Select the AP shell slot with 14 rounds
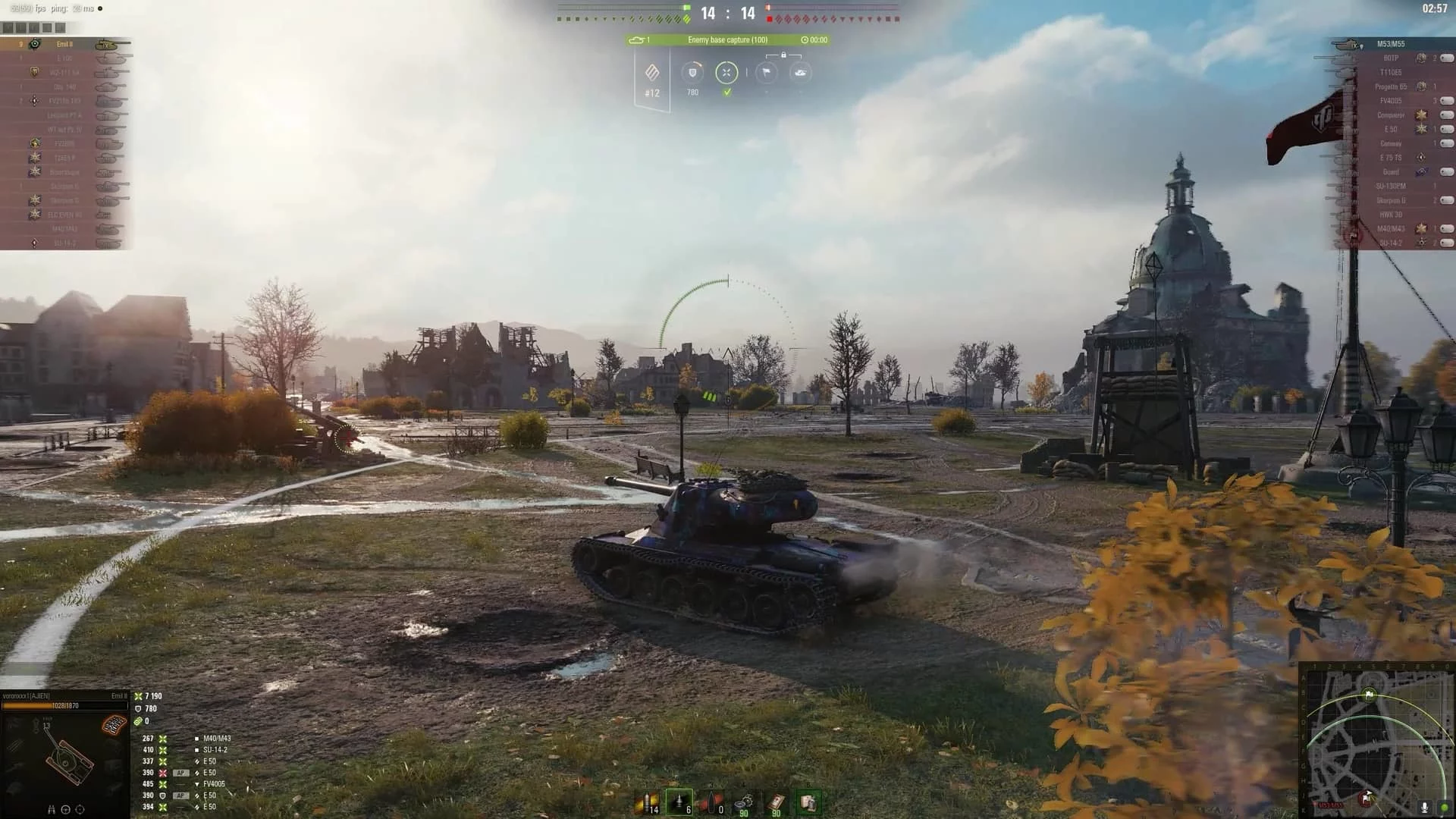1456x819 pixels. (647, 802)
